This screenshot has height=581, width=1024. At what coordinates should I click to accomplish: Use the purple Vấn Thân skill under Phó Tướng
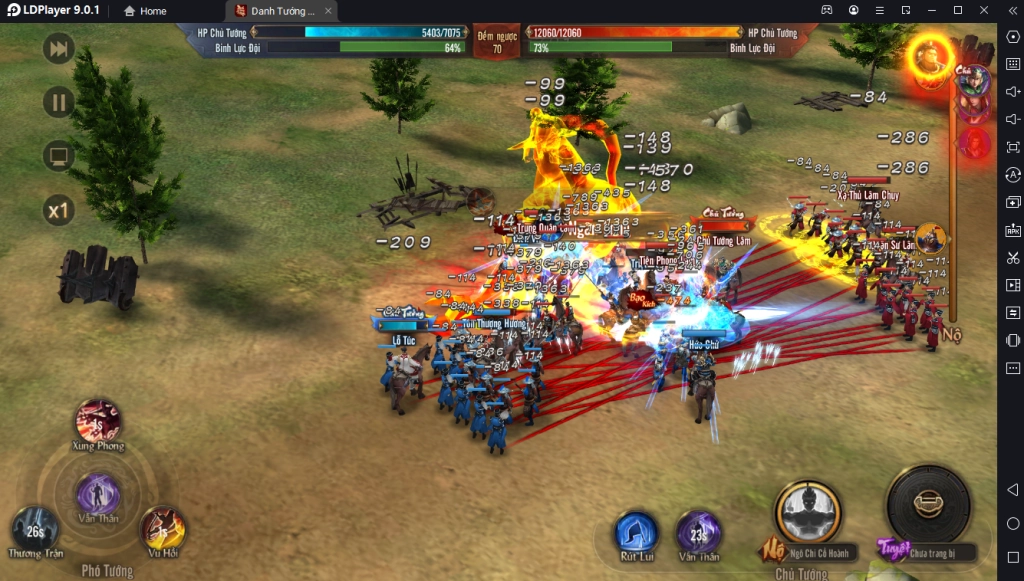98,494
